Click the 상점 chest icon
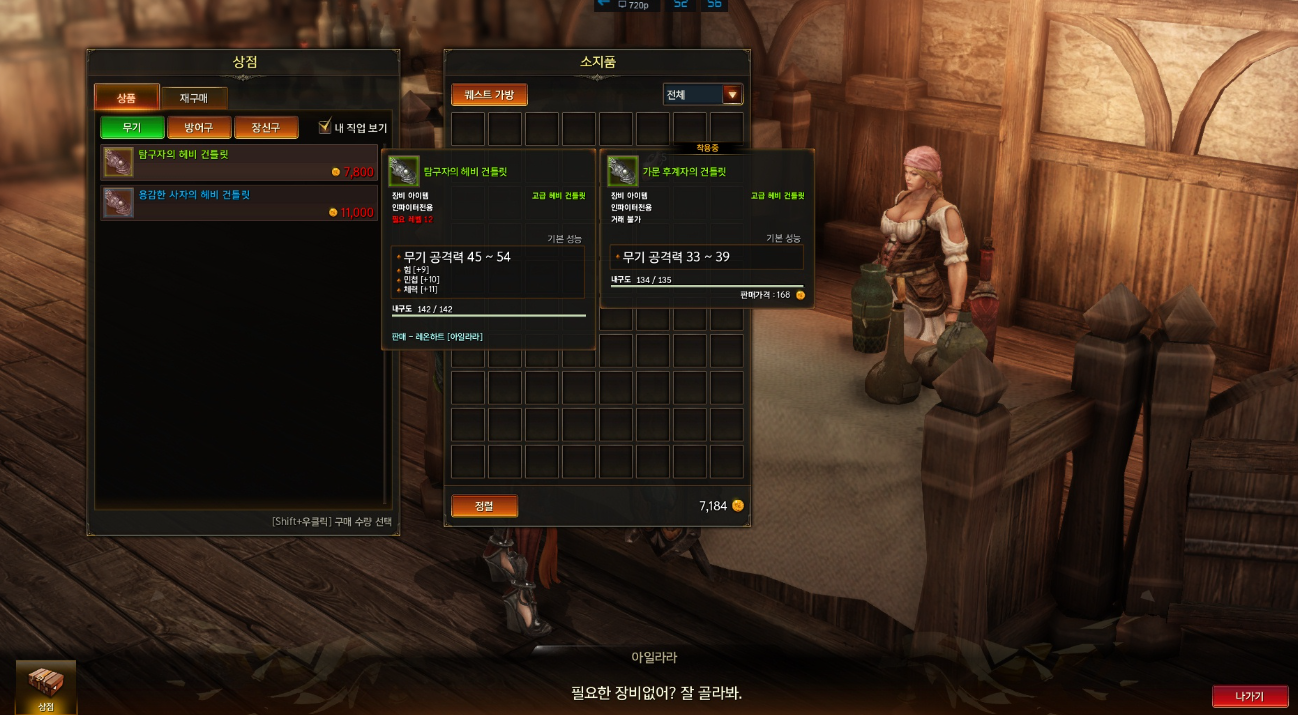 (x=46, y=683)
